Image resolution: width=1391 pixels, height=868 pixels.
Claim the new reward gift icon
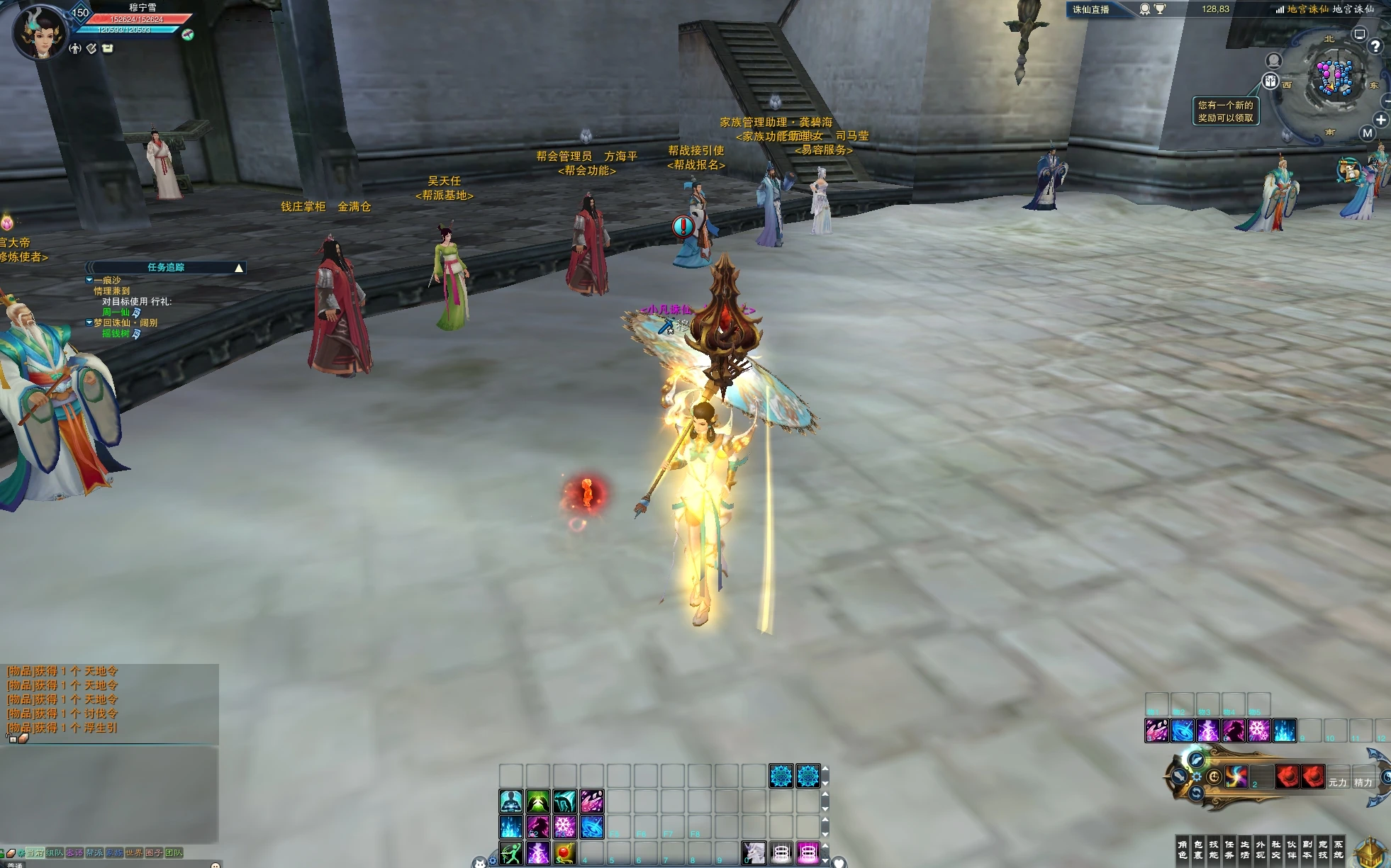pyautogui.click(x=1270, y=81)
